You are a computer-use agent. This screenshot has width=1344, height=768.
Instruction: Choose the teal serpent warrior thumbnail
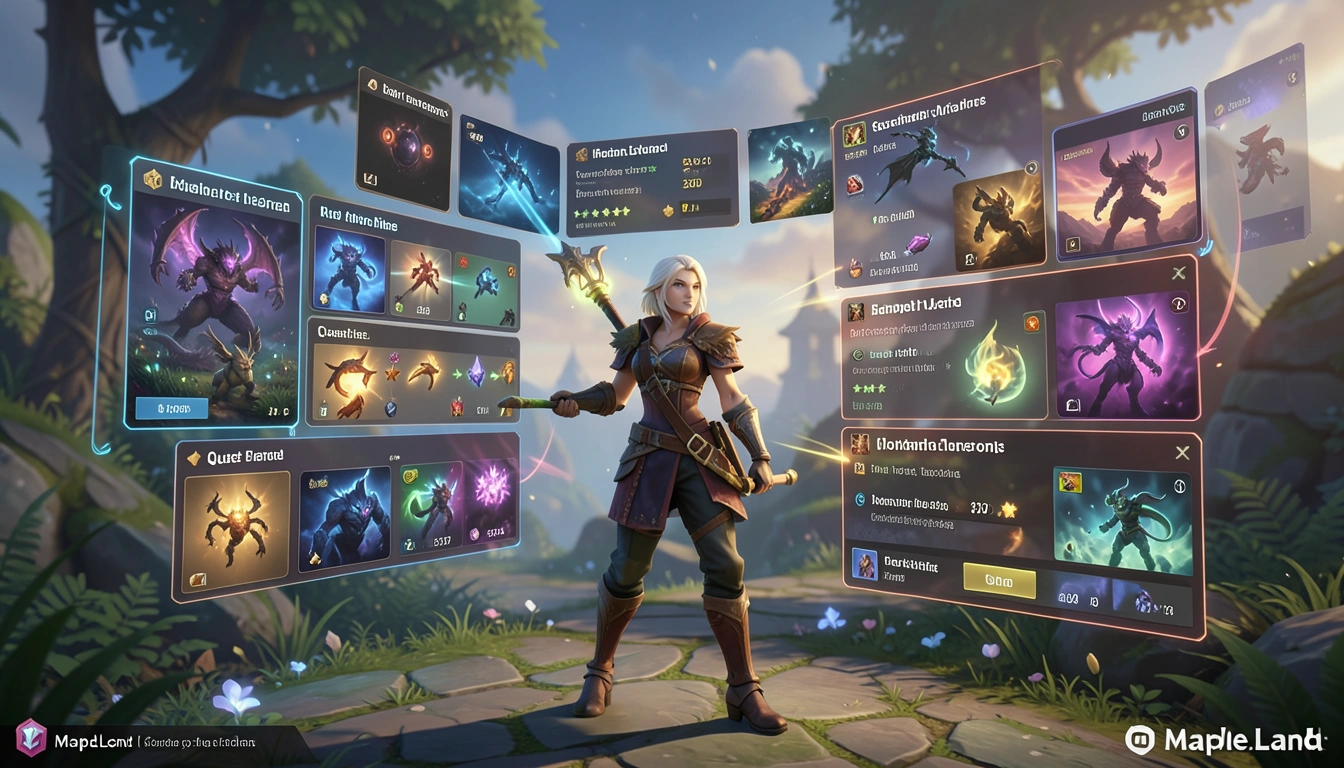click(1122, 520)
